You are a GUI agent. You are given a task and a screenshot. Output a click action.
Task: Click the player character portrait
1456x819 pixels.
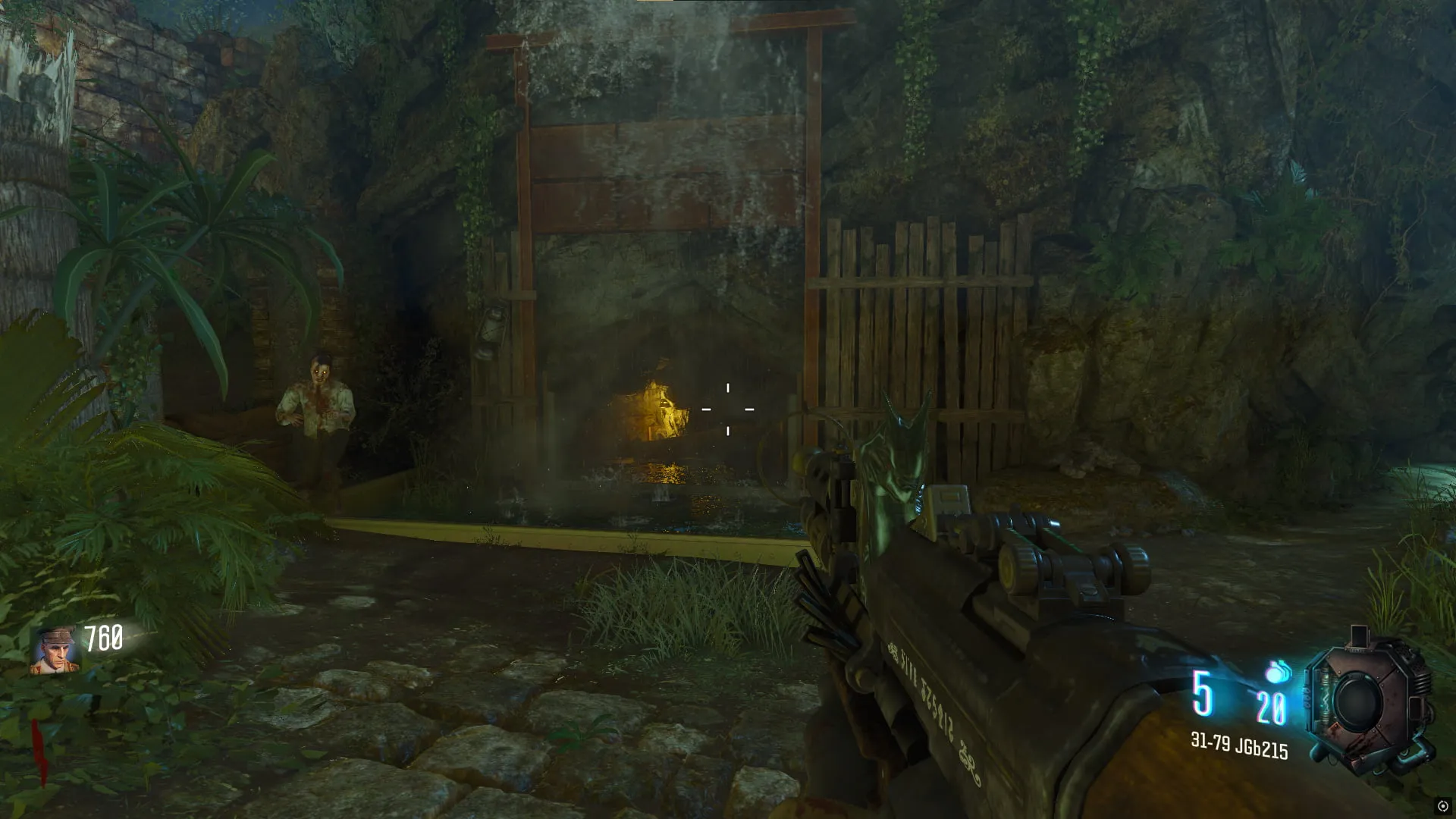tap(55, 651)
